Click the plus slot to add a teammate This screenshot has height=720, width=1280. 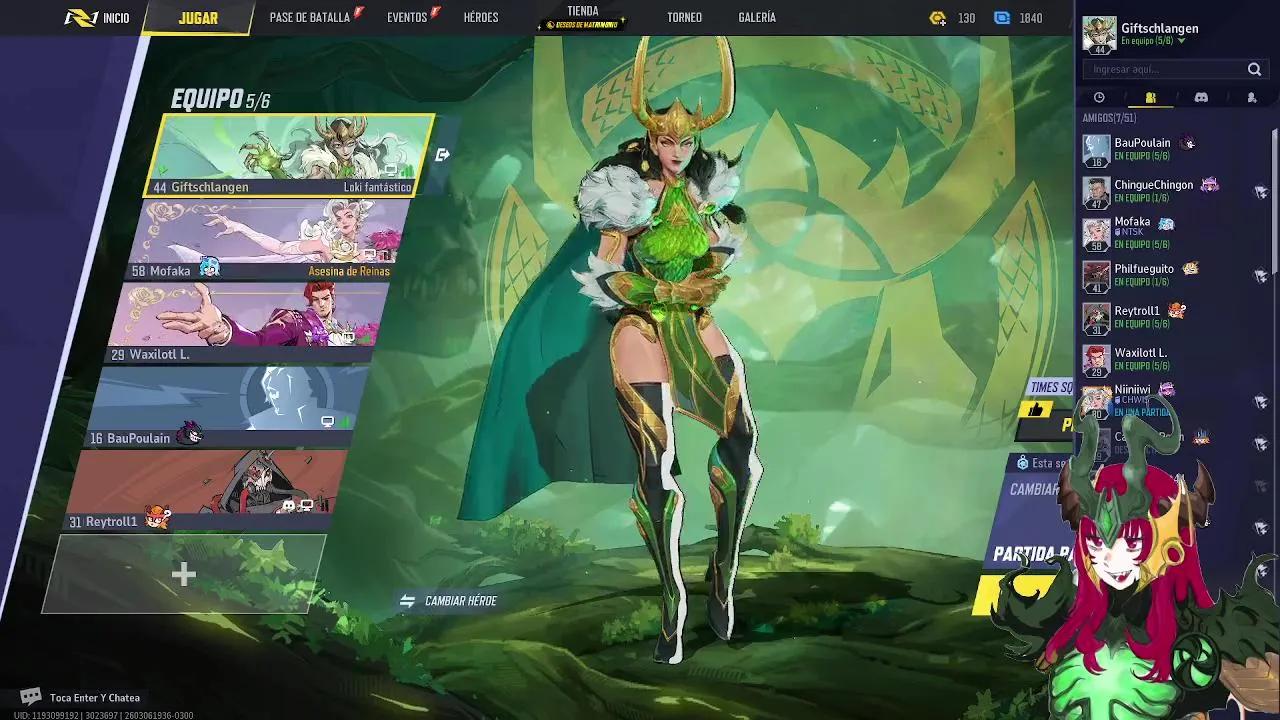(x=184, y=574)
